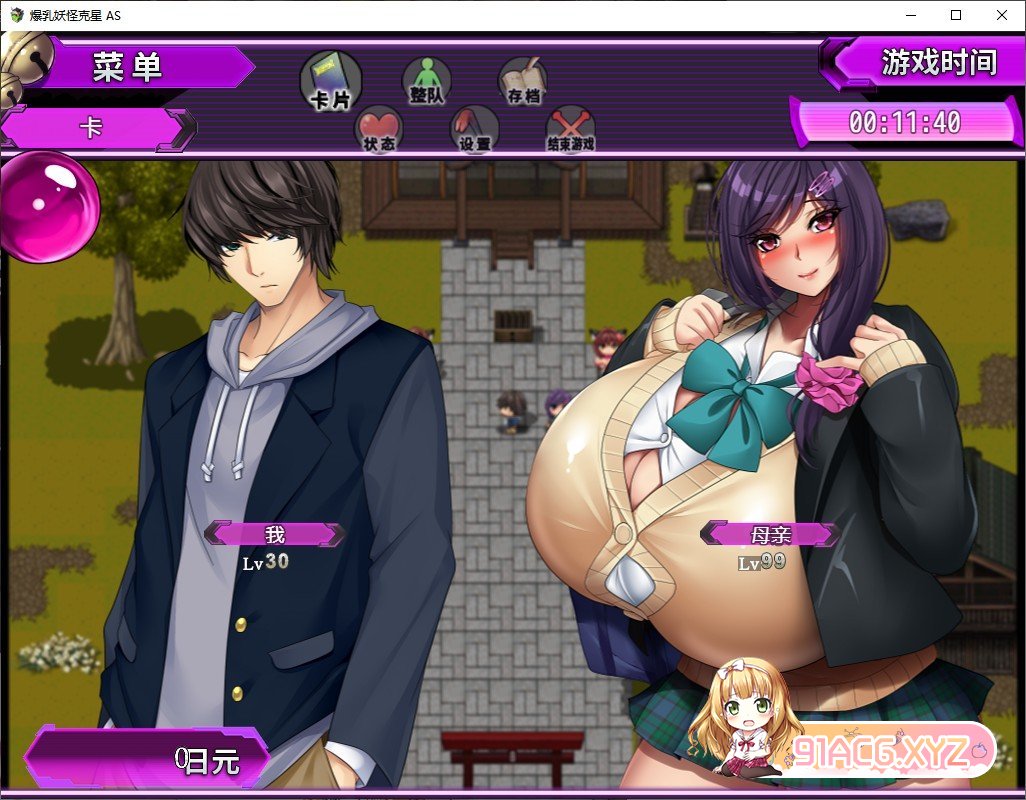Select the 整队 formation icon
The height and width of the screenshot is (800, 1026).
(426, 79)
